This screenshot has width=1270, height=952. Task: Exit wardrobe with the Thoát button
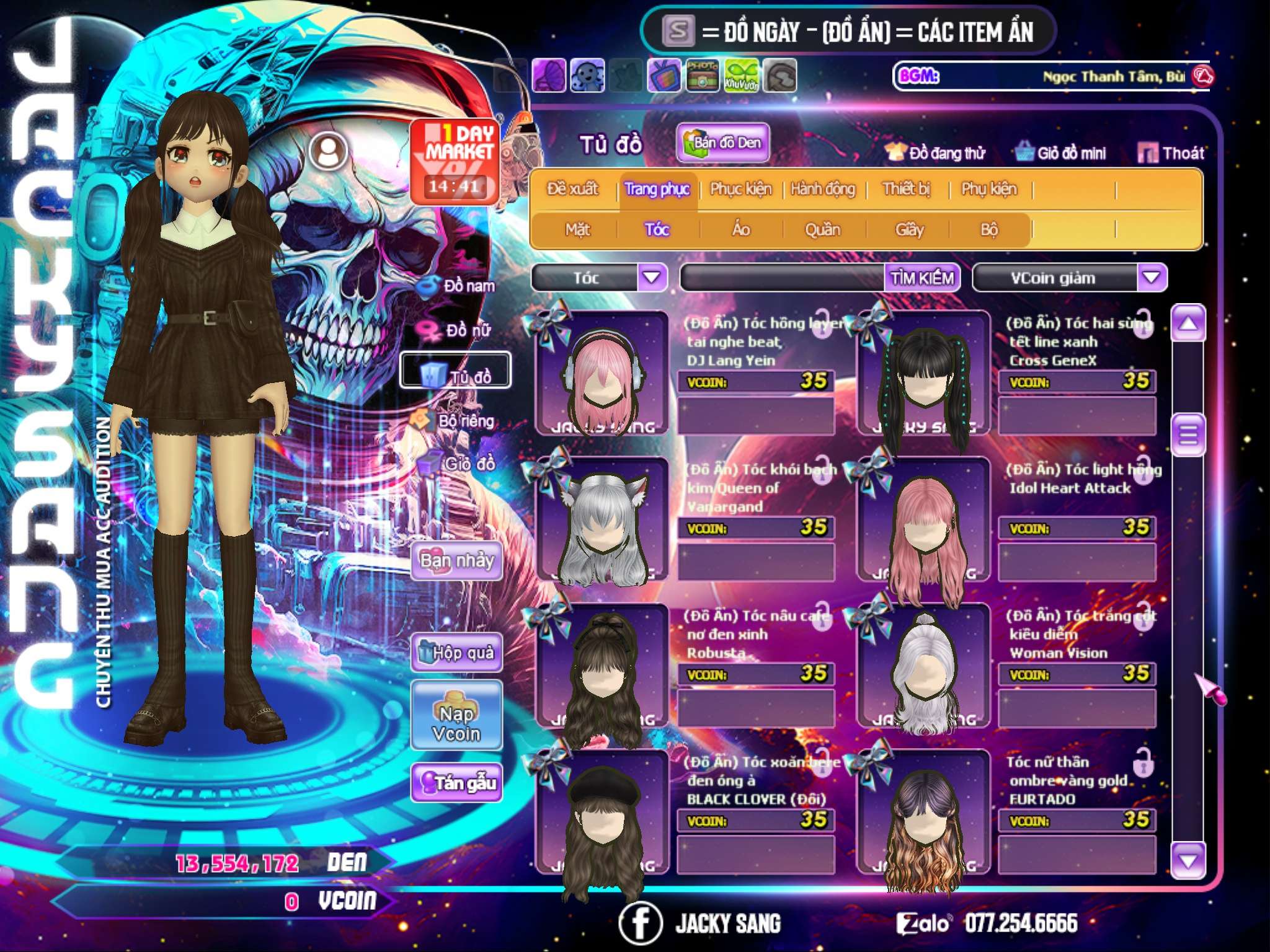[1171, 153]
